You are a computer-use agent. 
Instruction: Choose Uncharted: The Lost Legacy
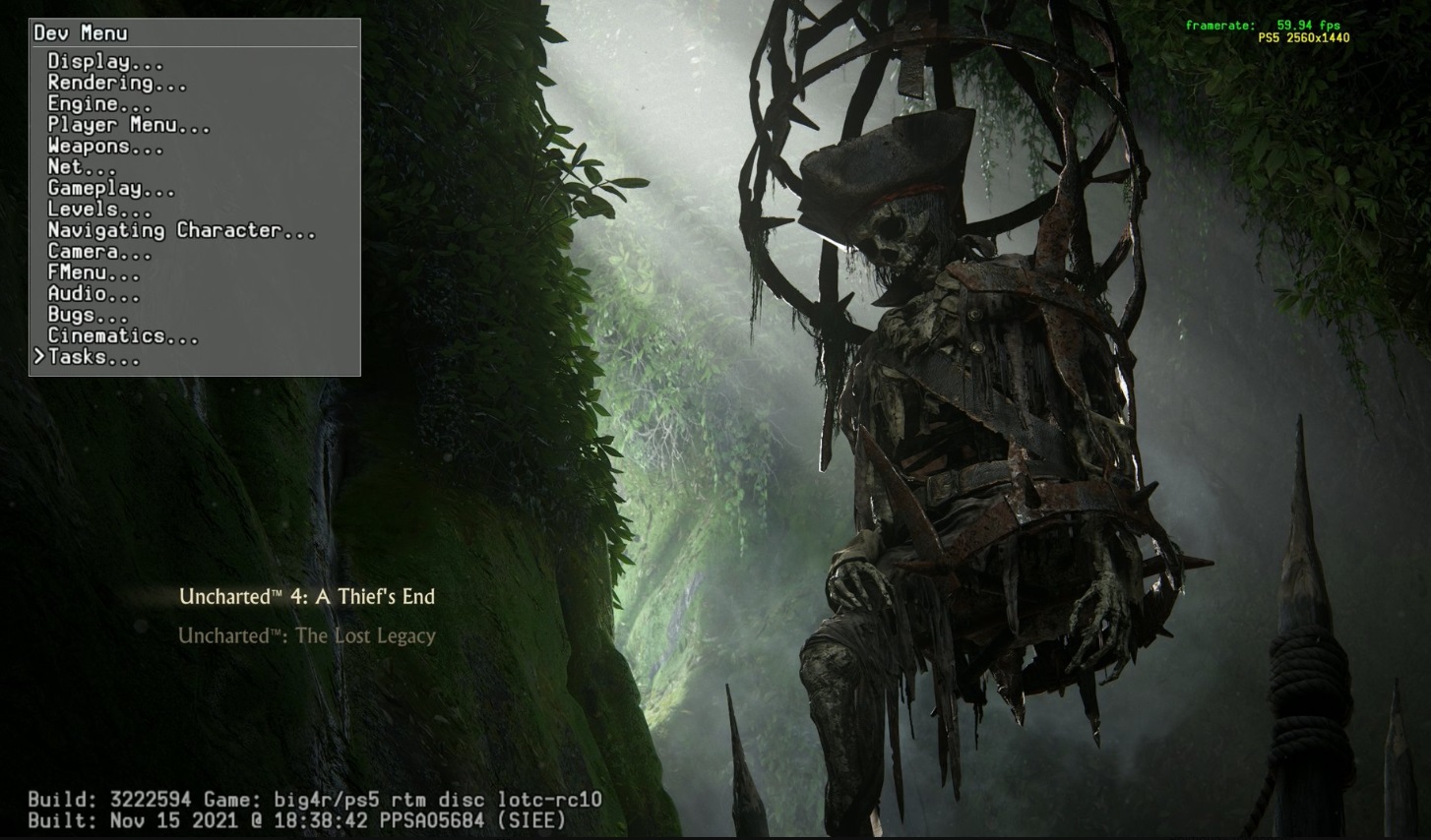pyautogui.click(x=307, y=636)
